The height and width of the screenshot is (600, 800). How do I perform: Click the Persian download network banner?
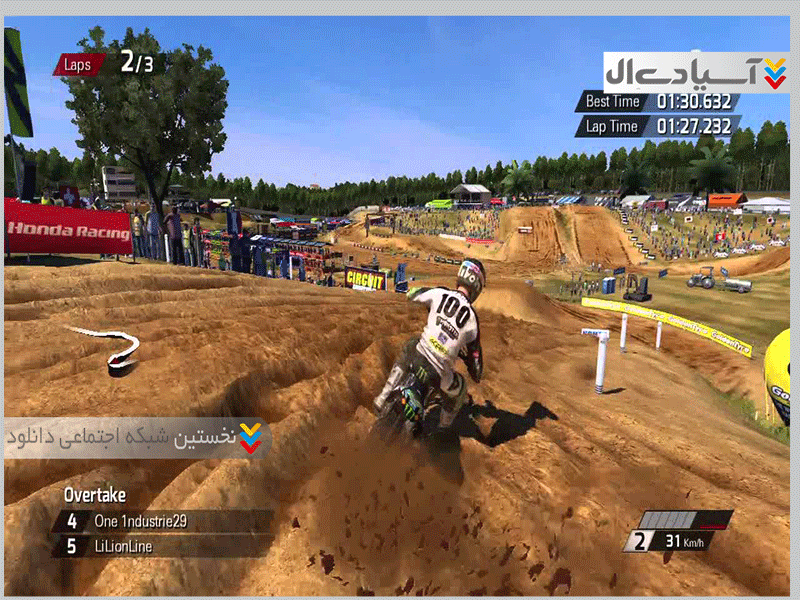coord(136,438)
